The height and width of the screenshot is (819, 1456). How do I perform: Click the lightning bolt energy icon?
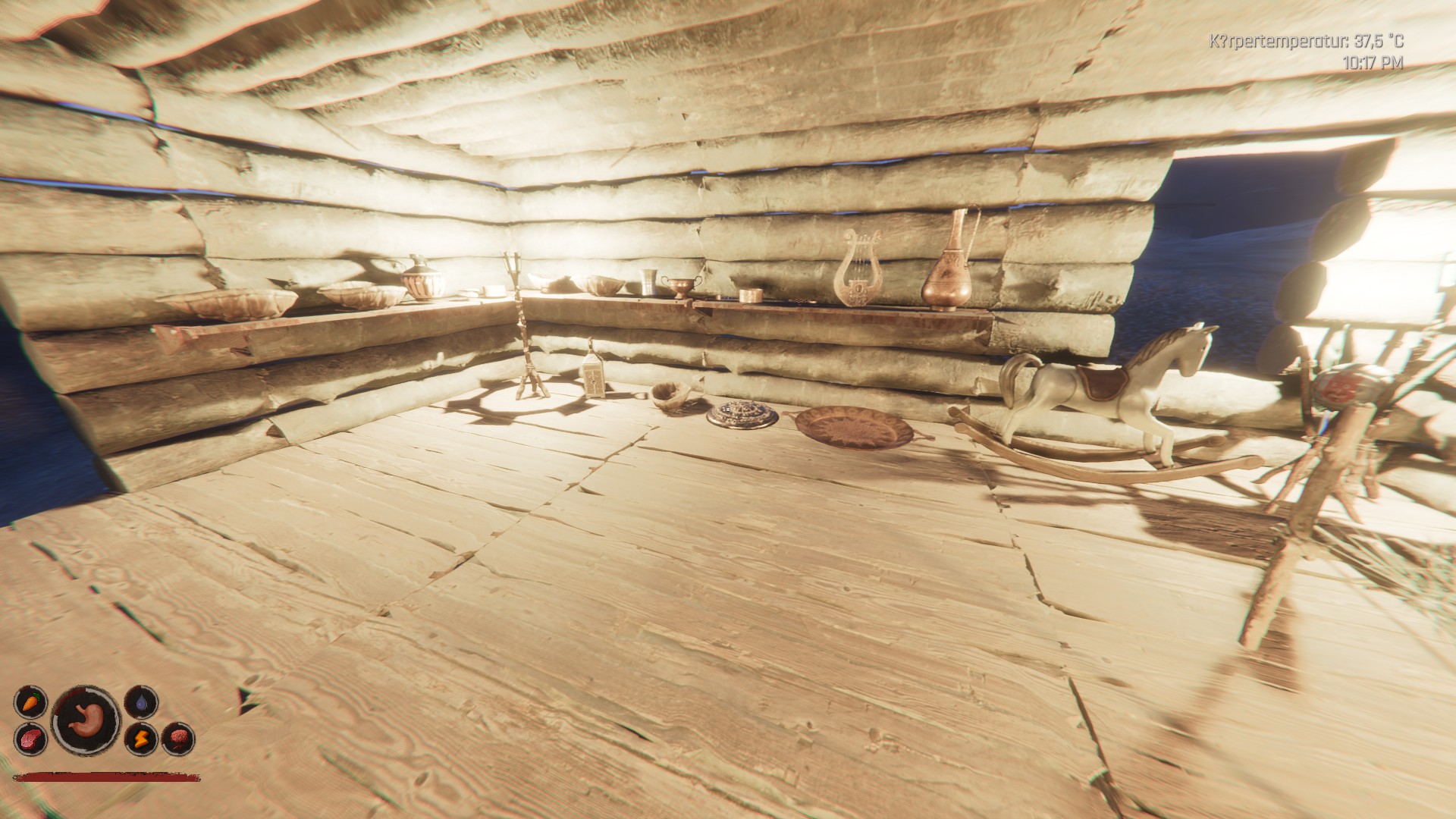coord(141,737)
